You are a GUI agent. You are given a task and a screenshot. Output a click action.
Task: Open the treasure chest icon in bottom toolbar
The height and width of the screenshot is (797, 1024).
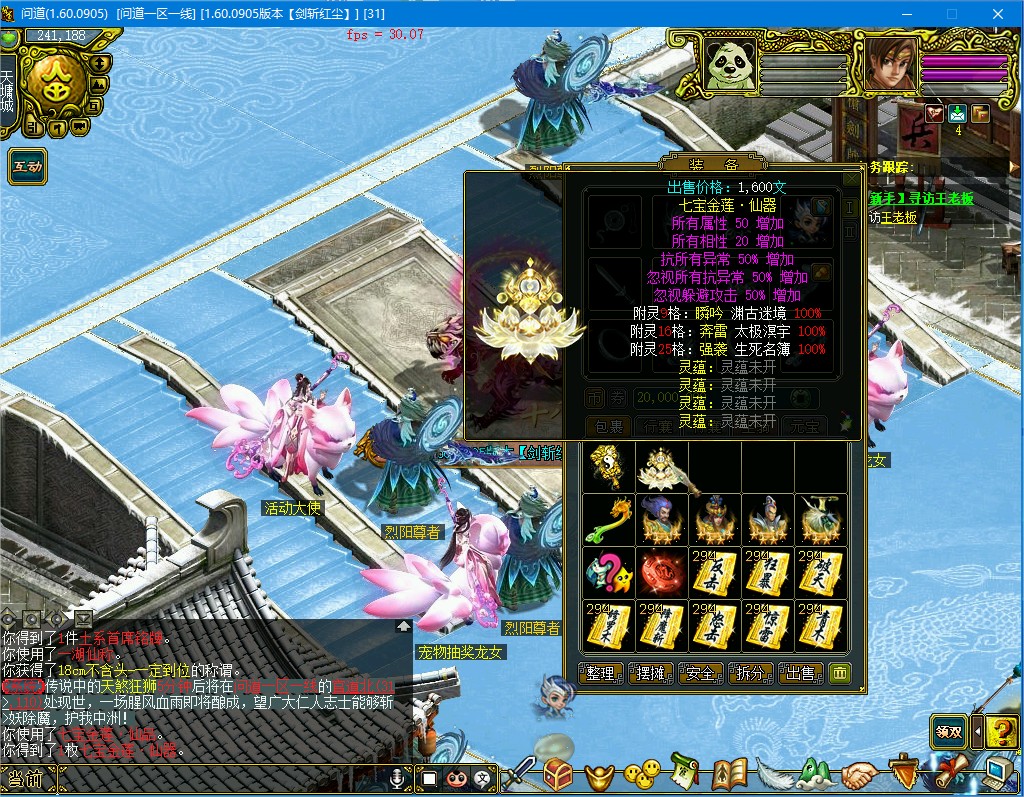558,773
